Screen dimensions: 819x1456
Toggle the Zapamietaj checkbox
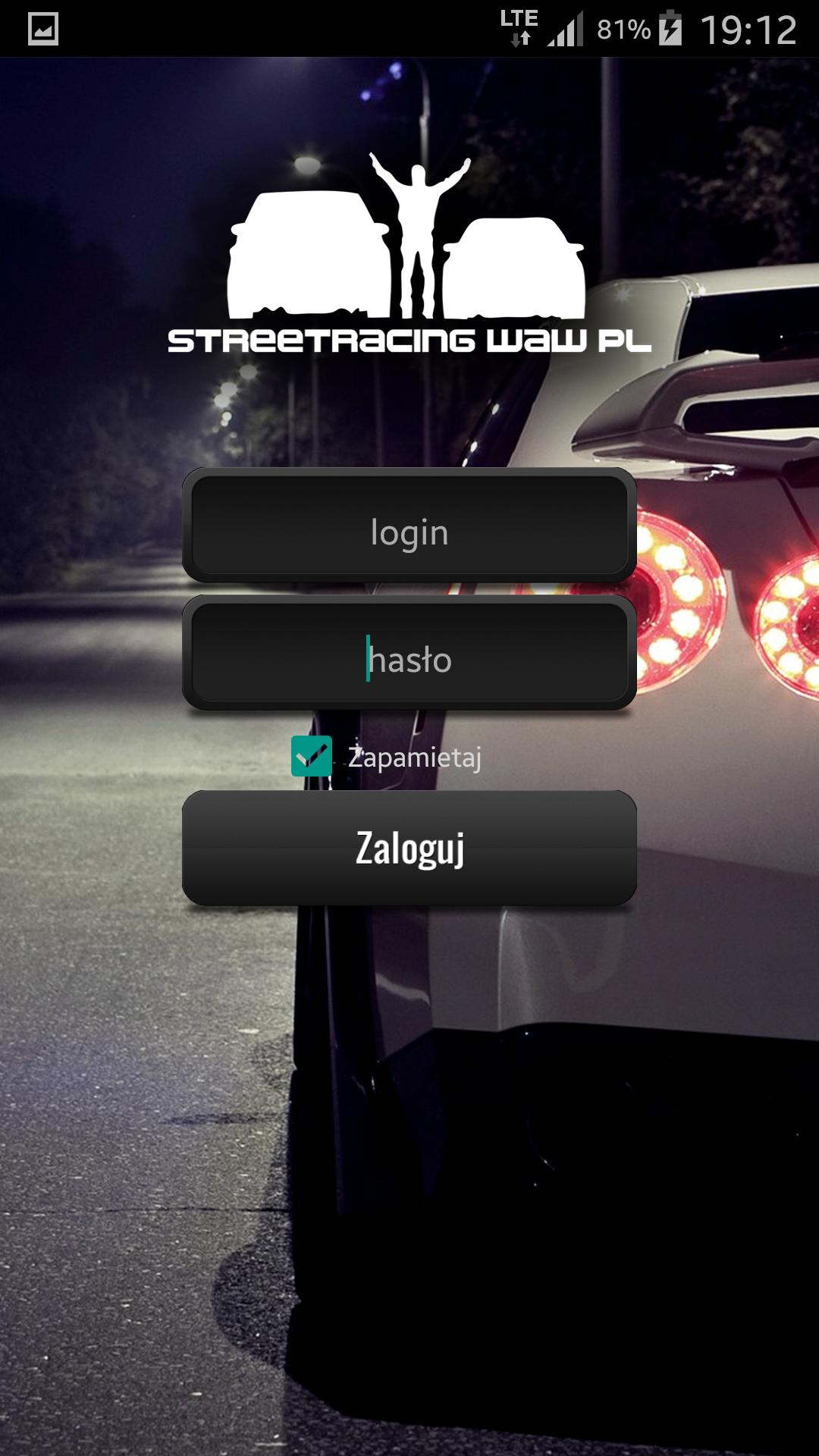tap(312, 756)
